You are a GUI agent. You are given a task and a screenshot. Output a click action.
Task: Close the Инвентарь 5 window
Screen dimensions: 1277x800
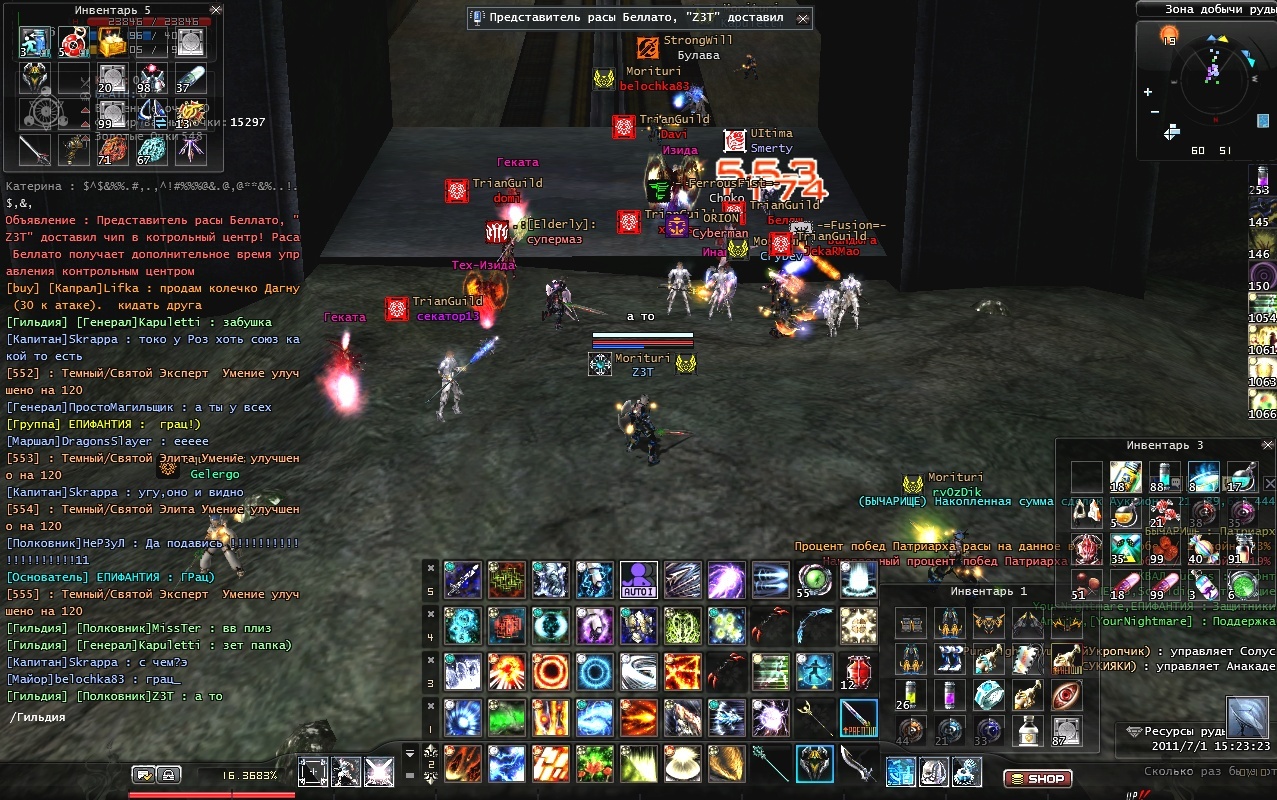click(x=216, y=10)
